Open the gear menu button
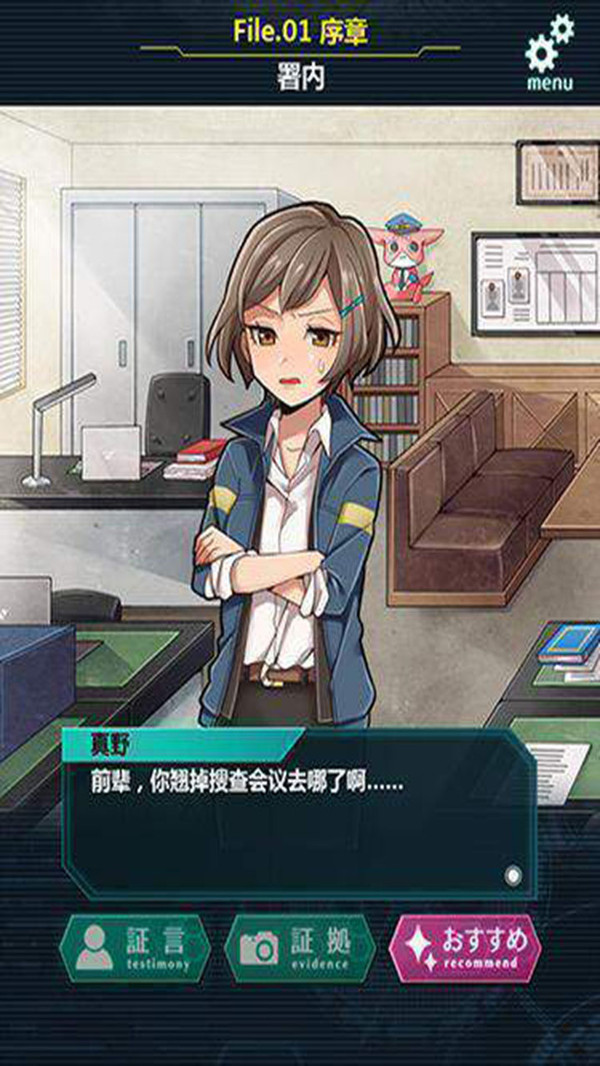The image size is (600, 1066). (550, 53)
